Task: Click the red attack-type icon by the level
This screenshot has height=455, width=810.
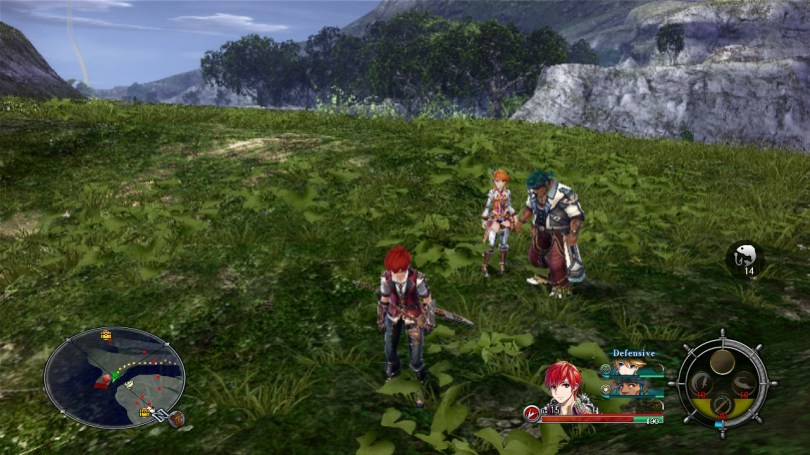Action: 531,412
